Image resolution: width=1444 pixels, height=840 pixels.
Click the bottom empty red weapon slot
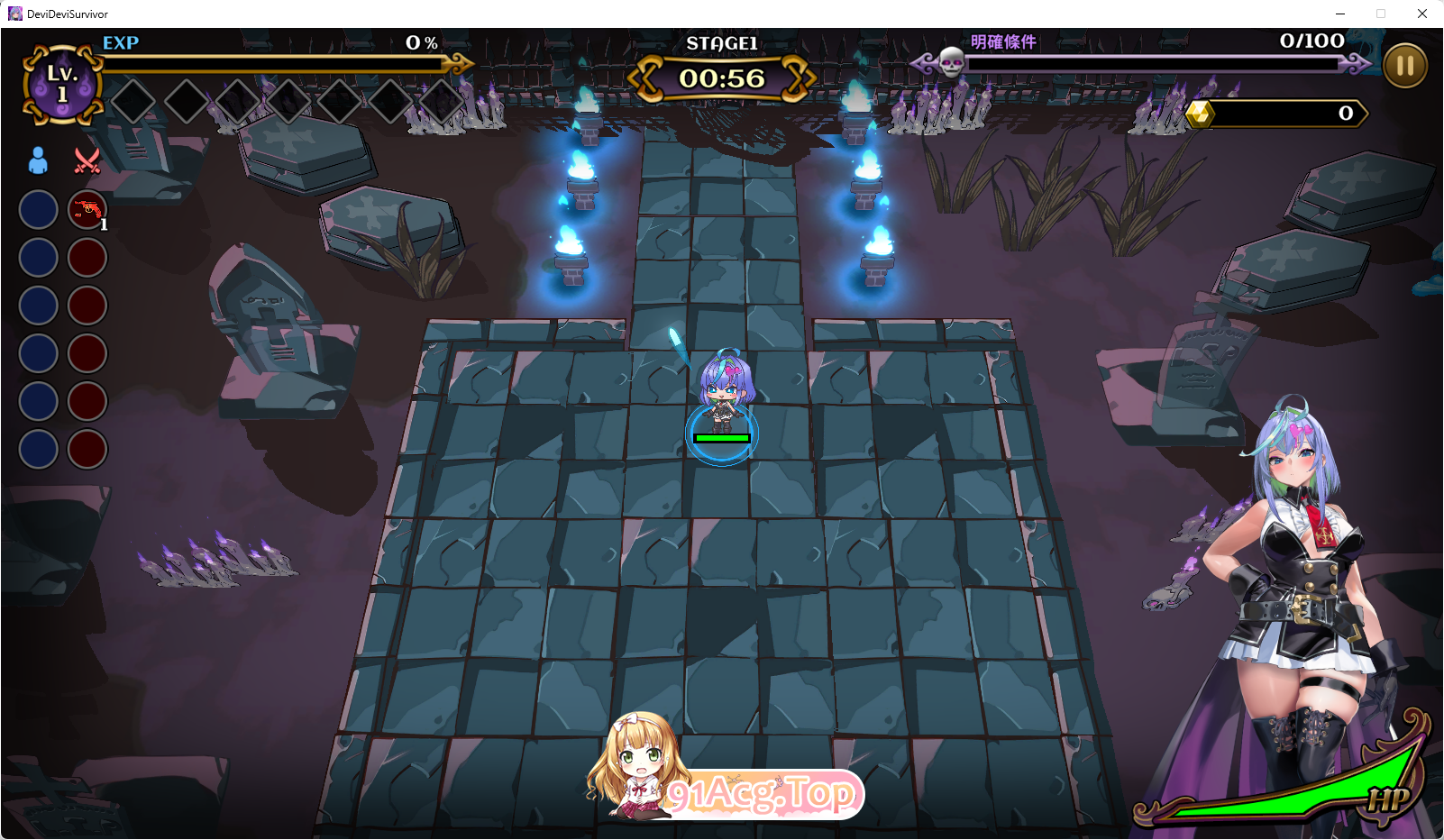[87, 449]
